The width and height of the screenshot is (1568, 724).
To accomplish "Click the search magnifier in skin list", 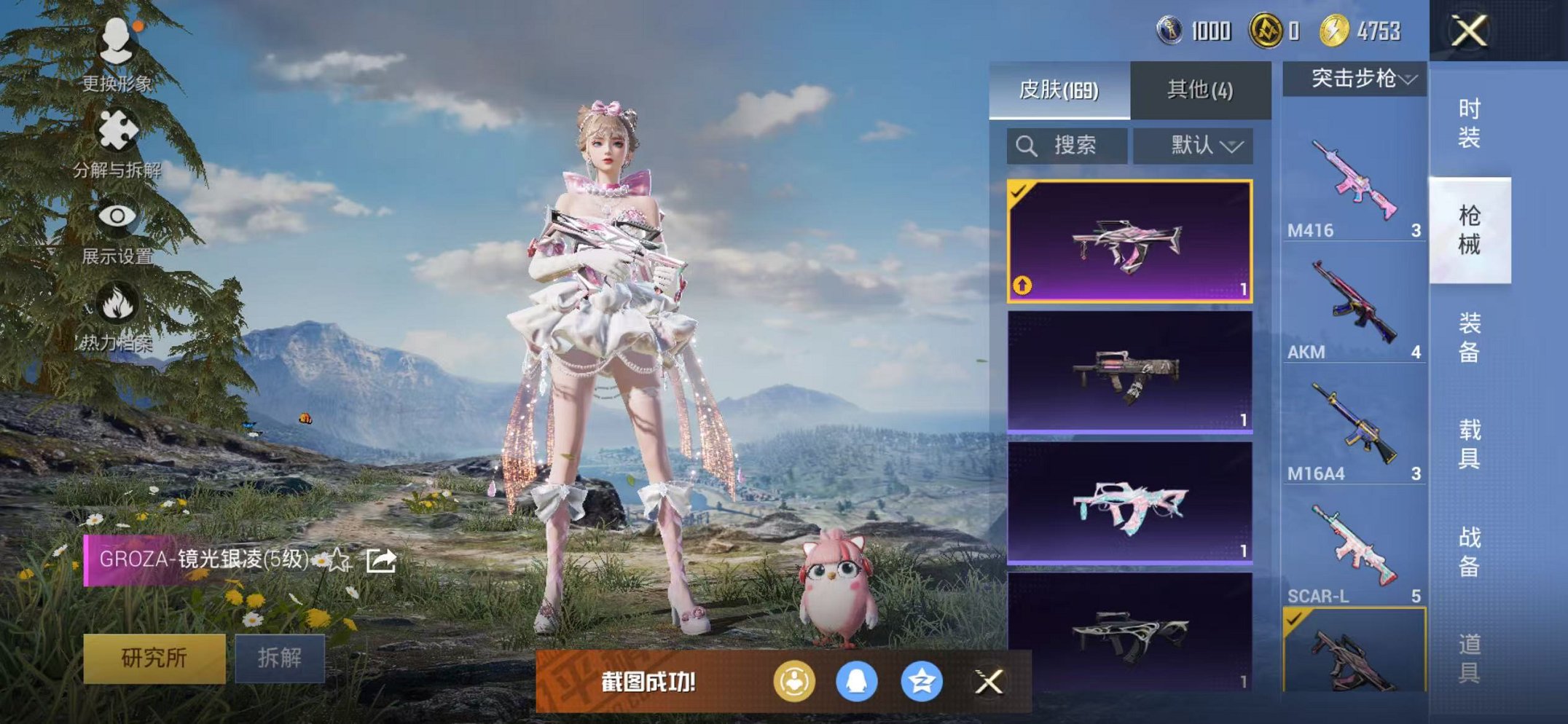I will 1028,145.
